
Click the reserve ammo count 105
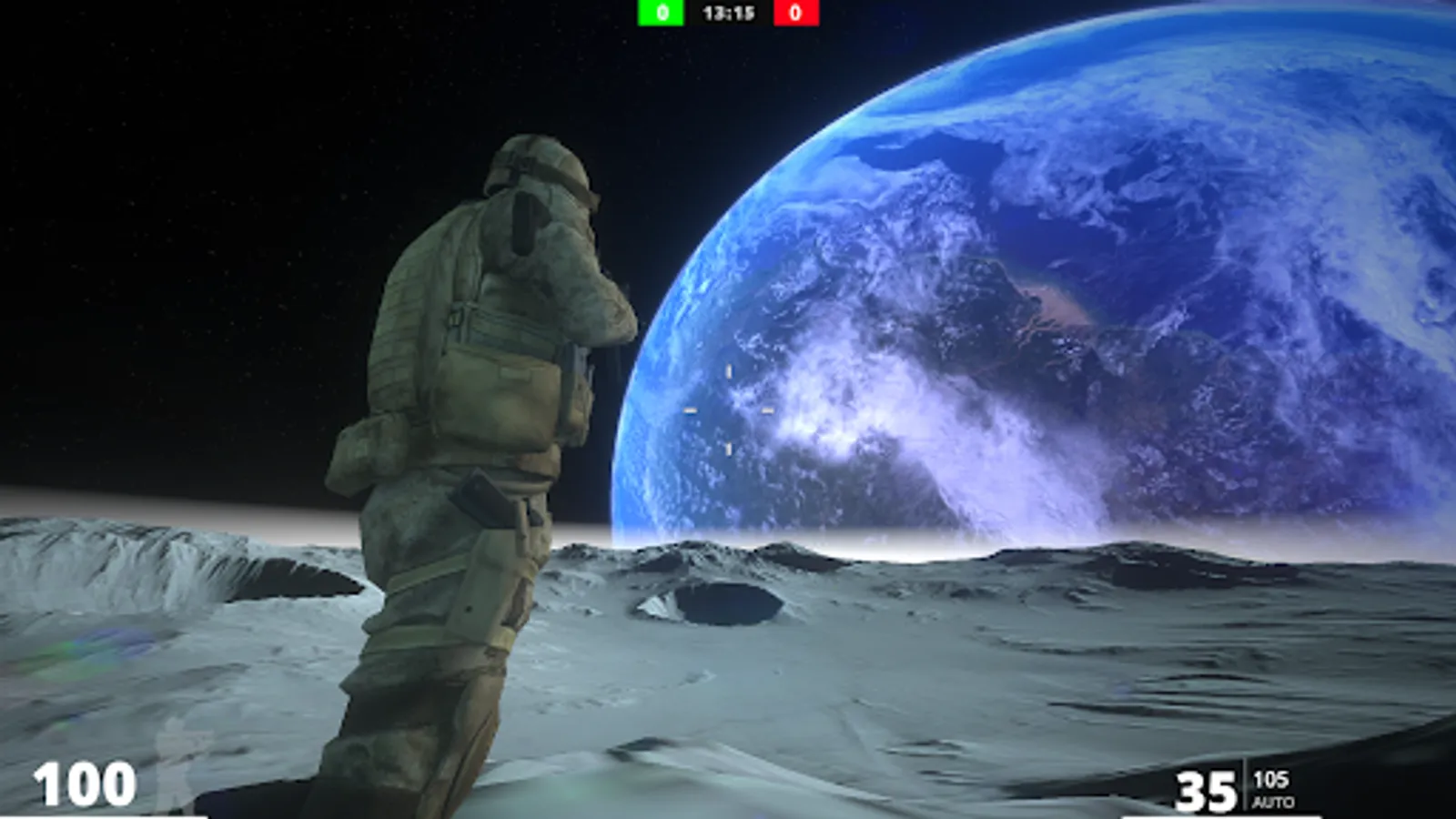click(x=1270, y=780)
